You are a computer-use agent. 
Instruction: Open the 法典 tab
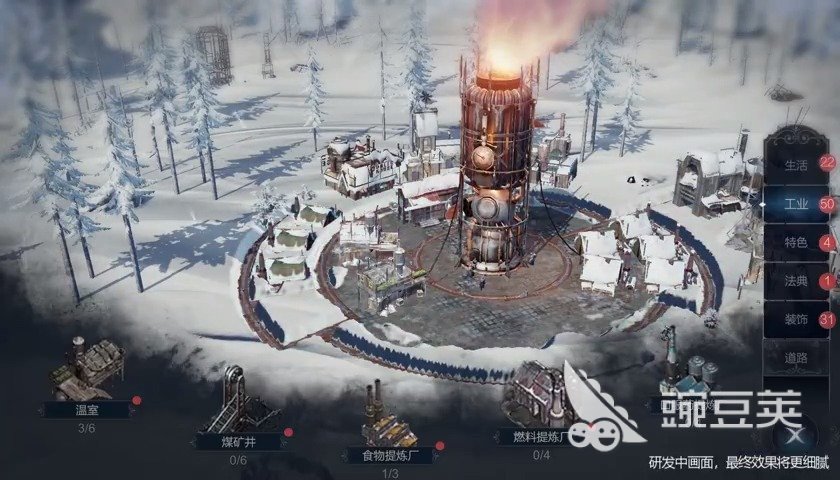[797, 282]
